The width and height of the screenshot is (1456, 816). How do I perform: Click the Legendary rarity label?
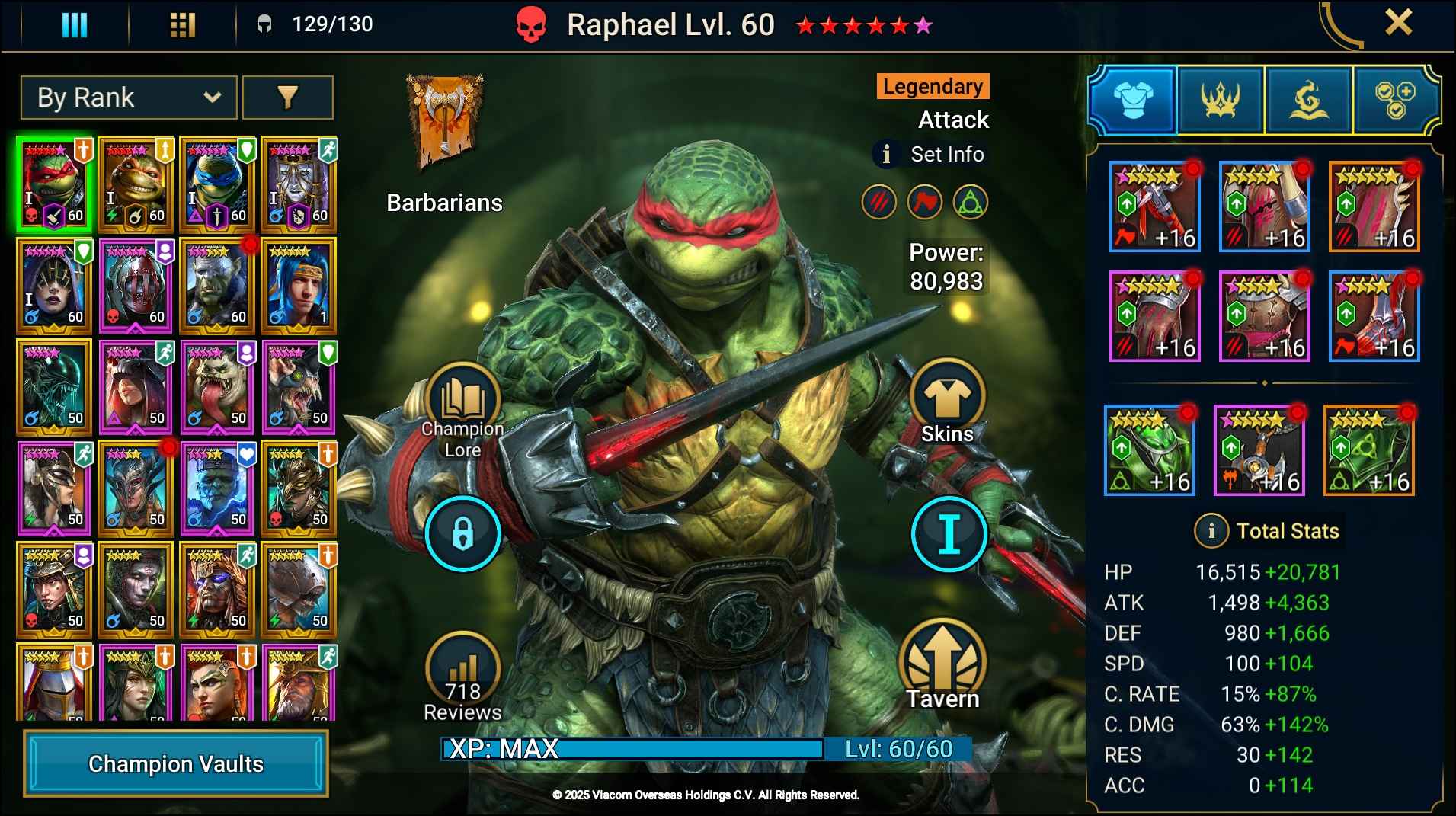click(933, 86)
